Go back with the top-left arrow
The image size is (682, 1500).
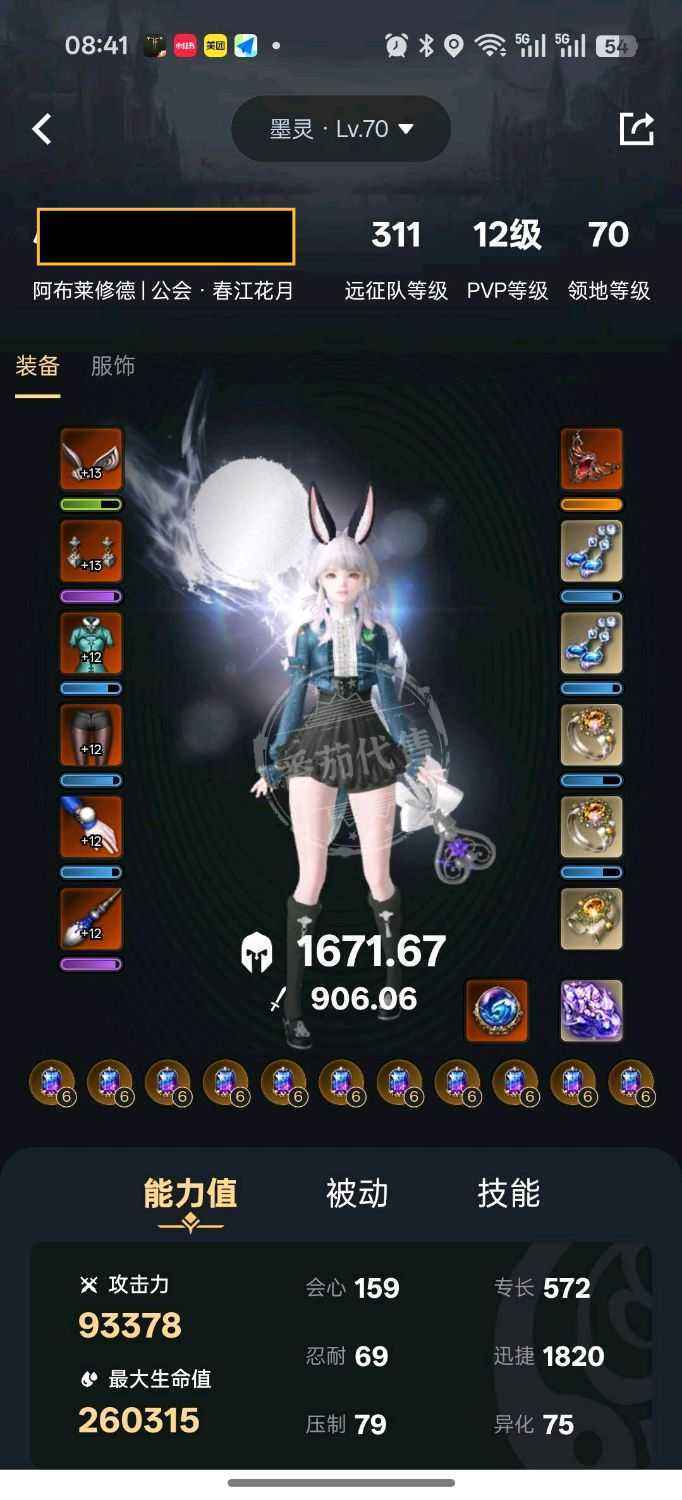point(42,129)
